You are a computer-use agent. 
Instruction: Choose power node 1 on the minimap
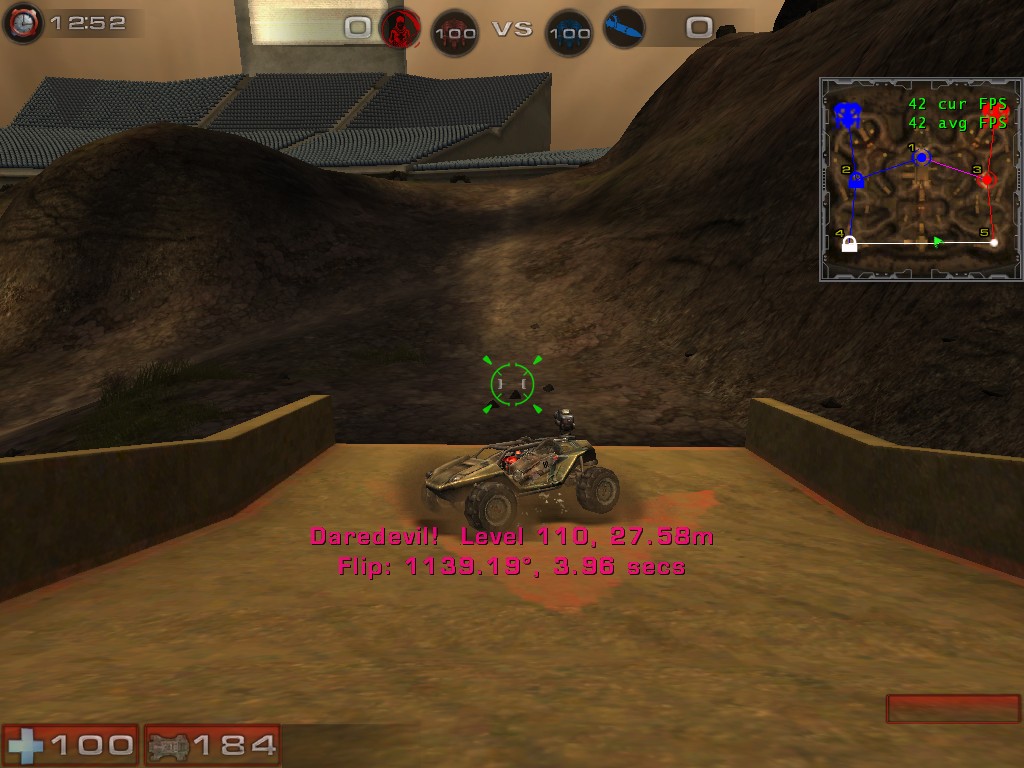[921, 158]
